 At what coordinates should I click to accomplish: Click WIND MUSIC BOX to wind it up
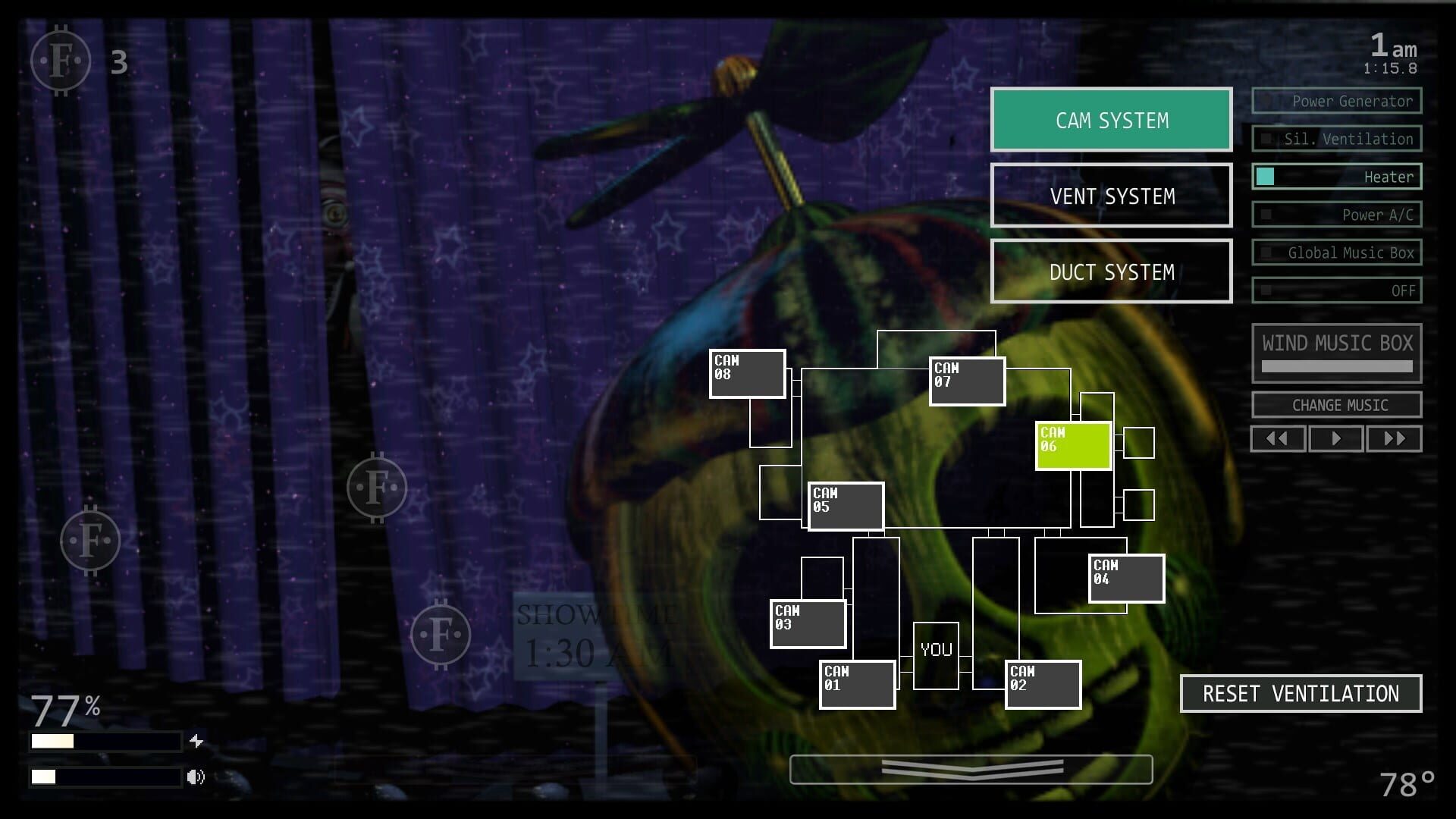pyautogui.click(x=1336, y=343)
